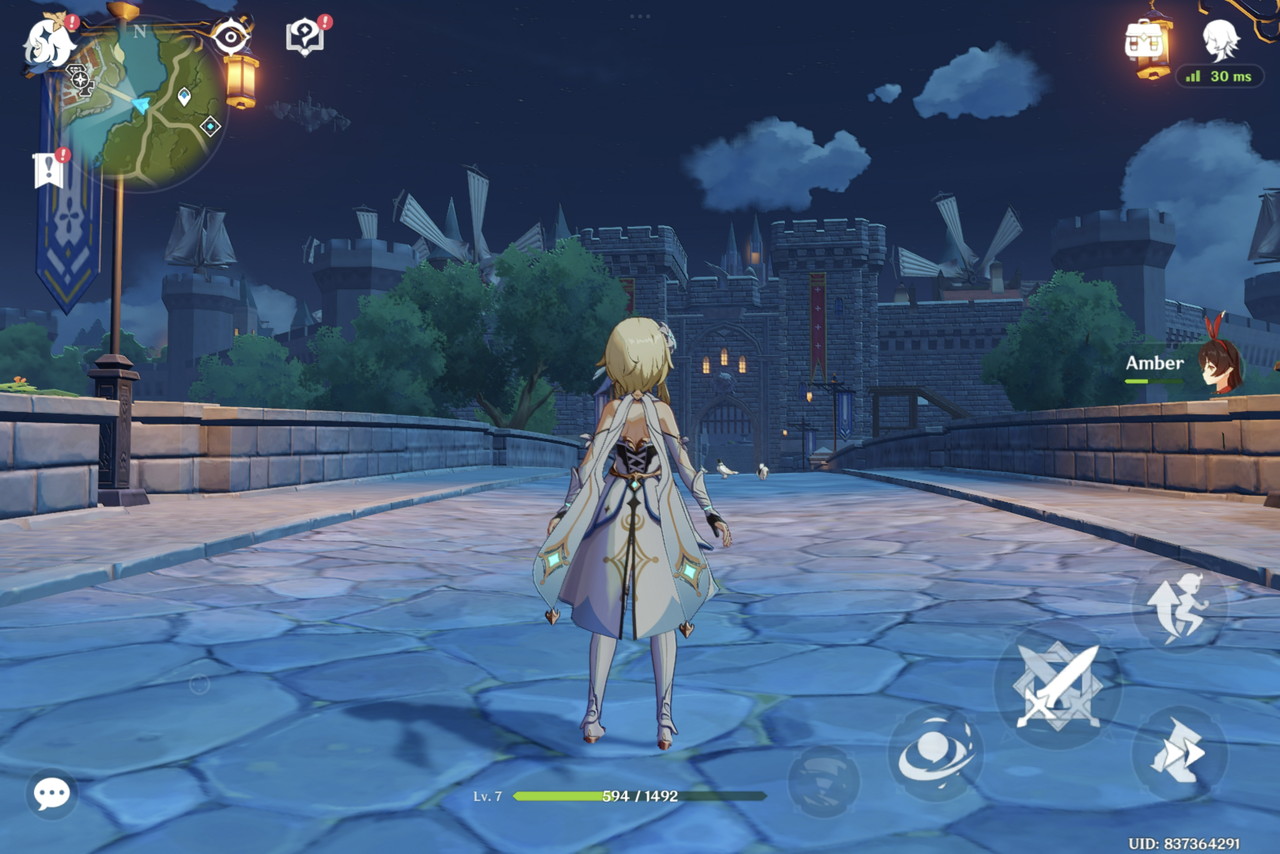
Task: Use the elemental skill swirl button
Action: coord(935,754)
